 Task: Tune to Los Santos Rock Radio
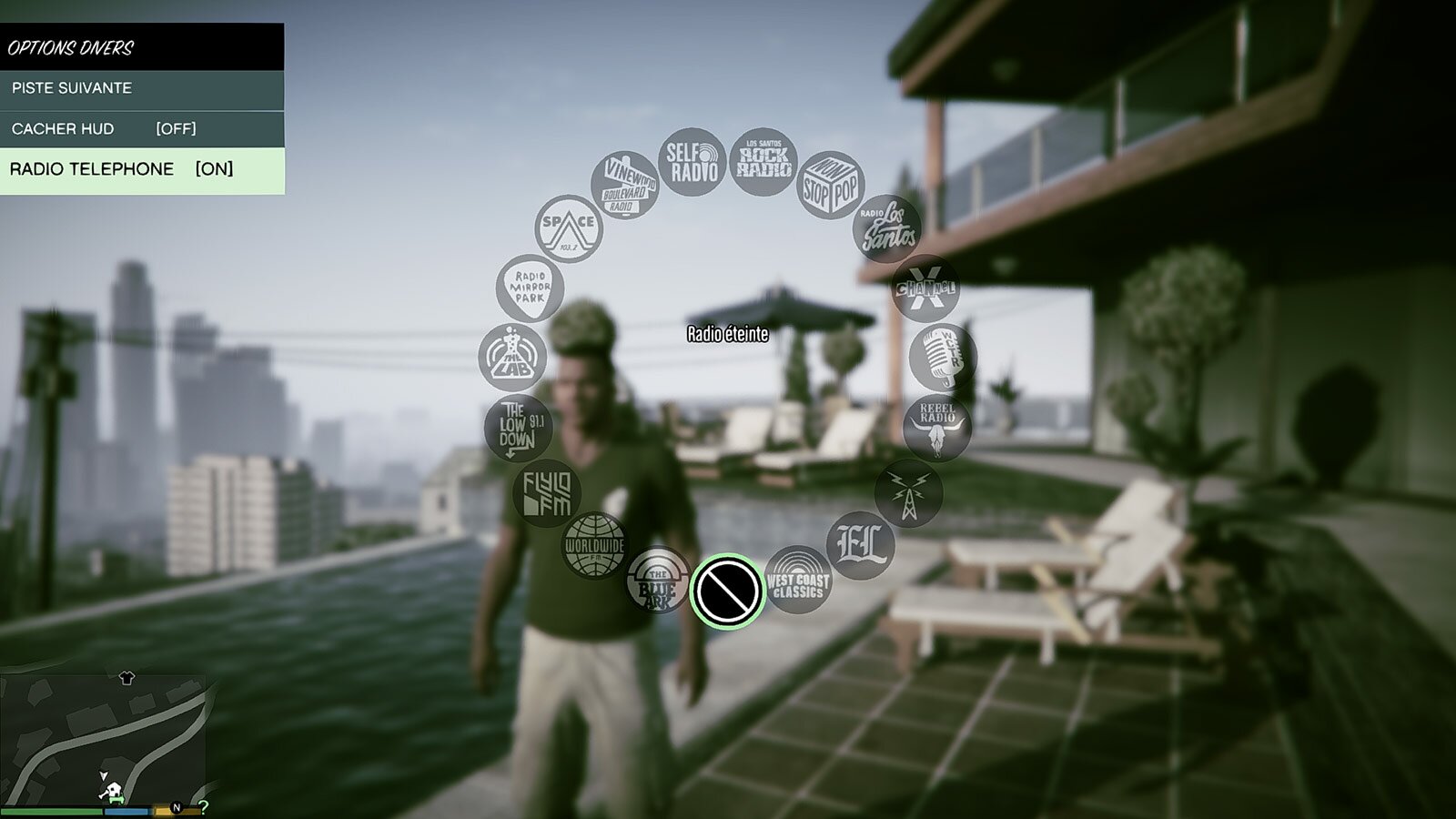tap(763, 162)
